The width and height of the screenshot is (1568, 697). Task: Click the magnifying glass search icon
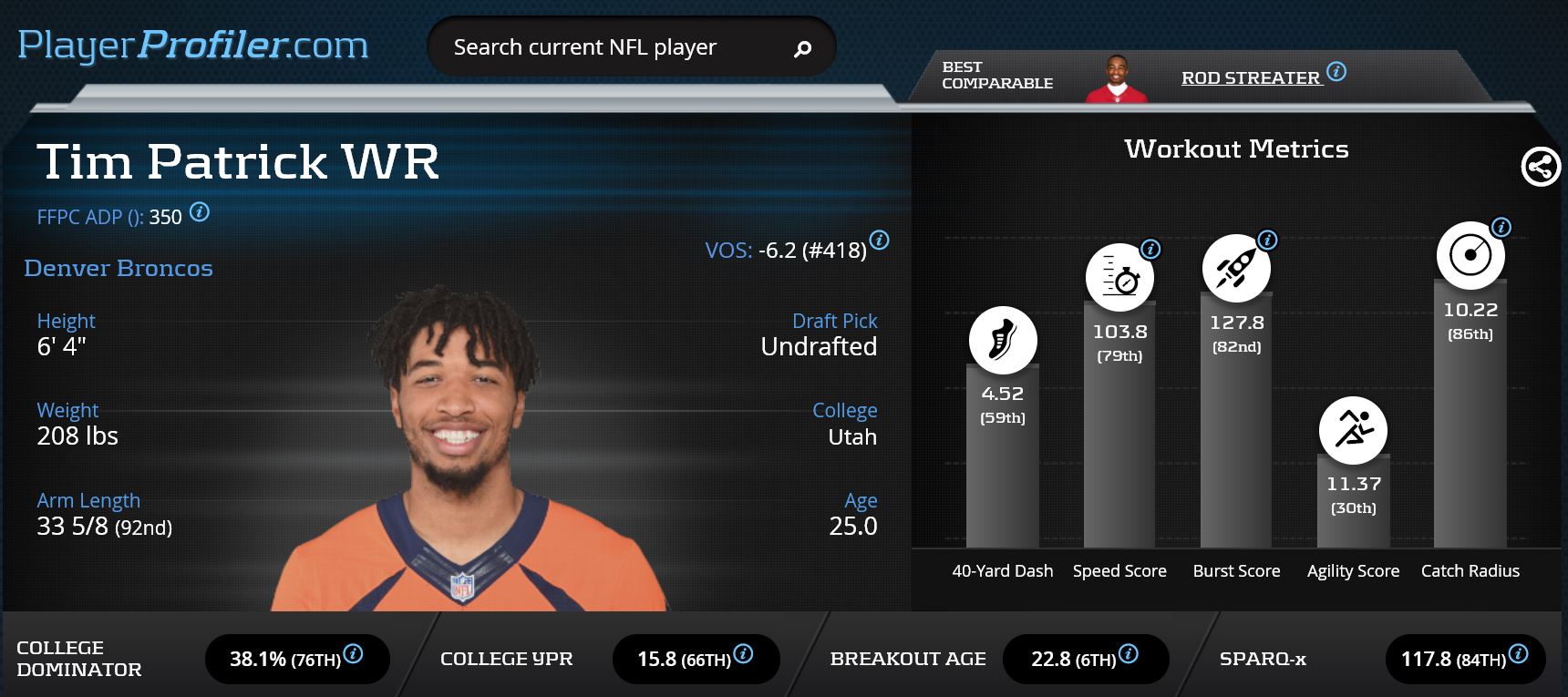coord(802,48)
